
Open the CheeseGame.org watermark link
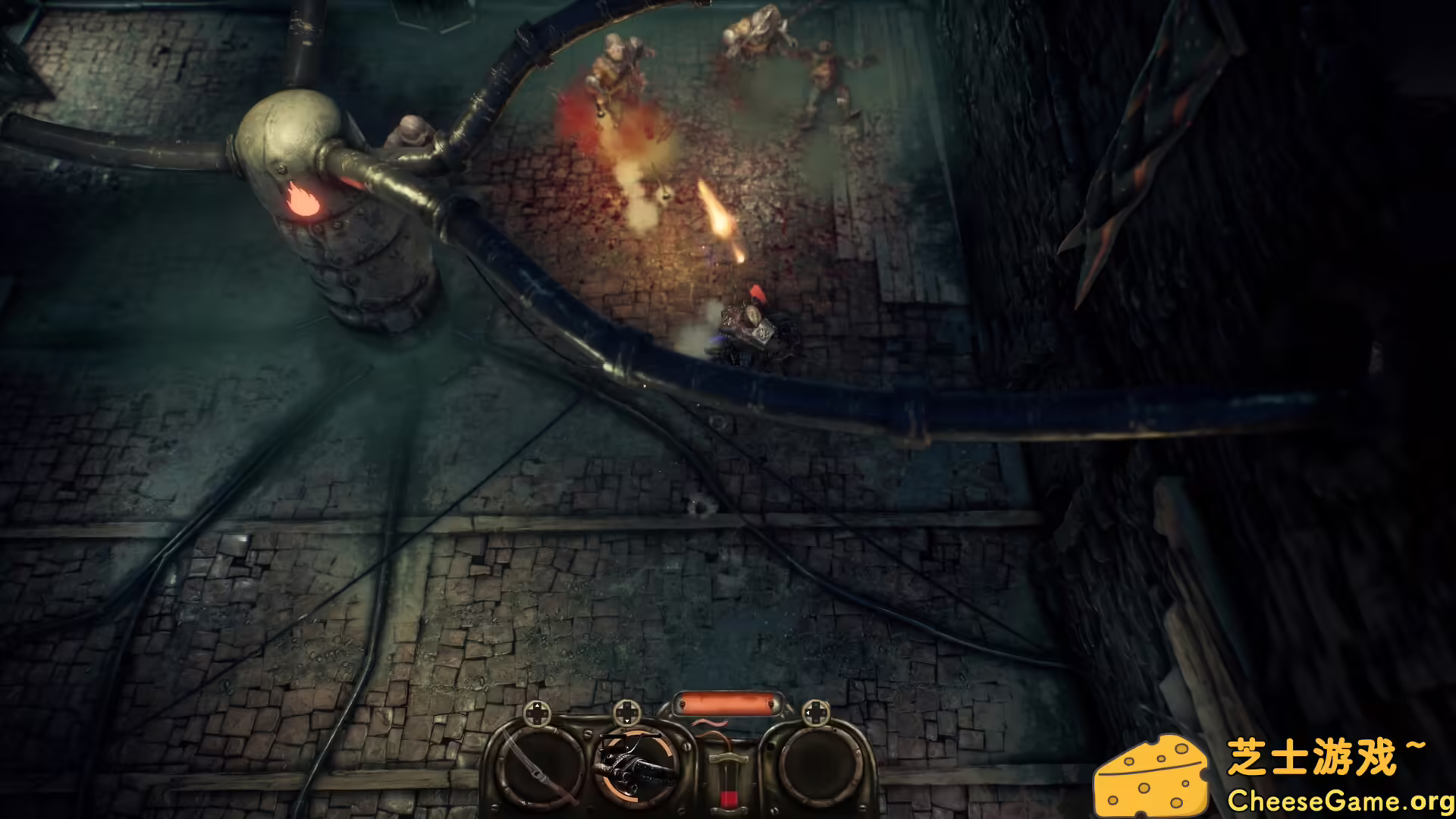pos(1339,800)
